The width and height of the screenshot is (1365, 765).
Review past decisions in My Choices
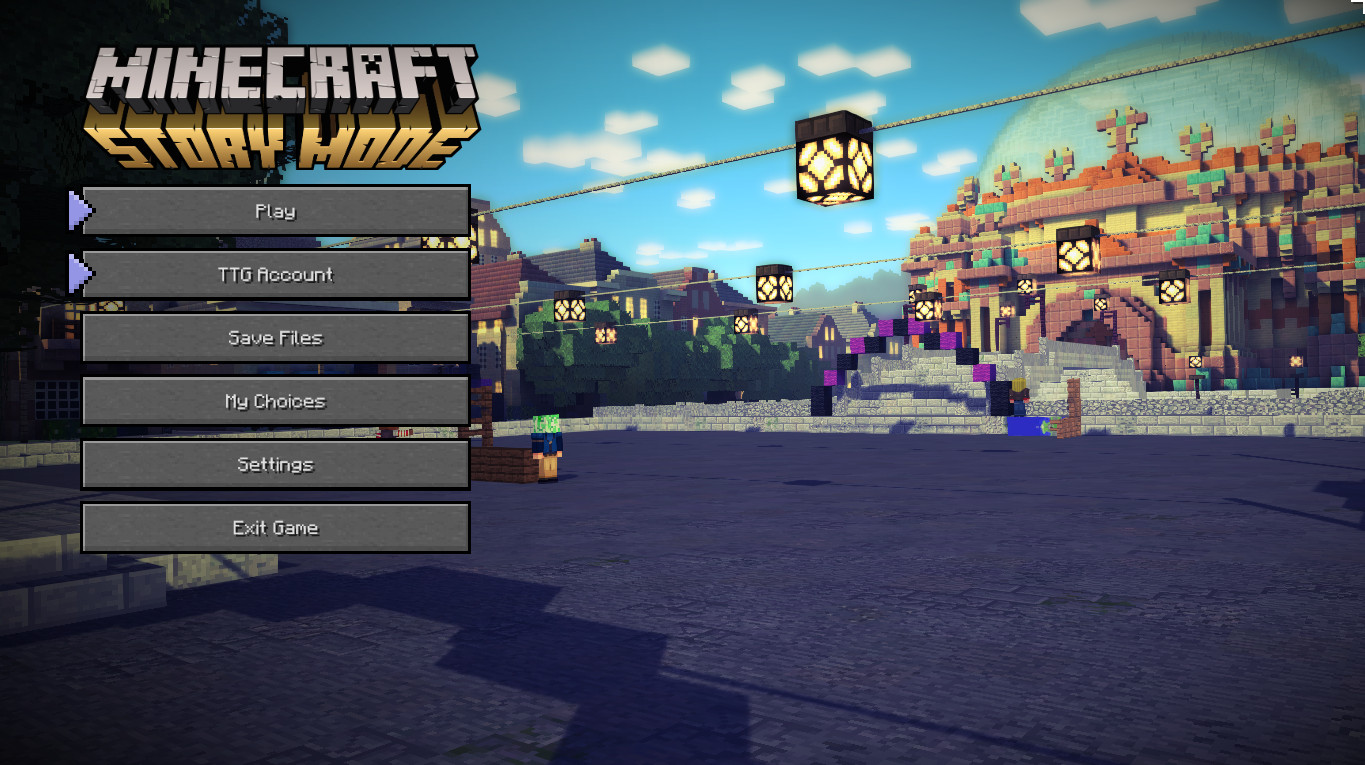pos(275,400)
